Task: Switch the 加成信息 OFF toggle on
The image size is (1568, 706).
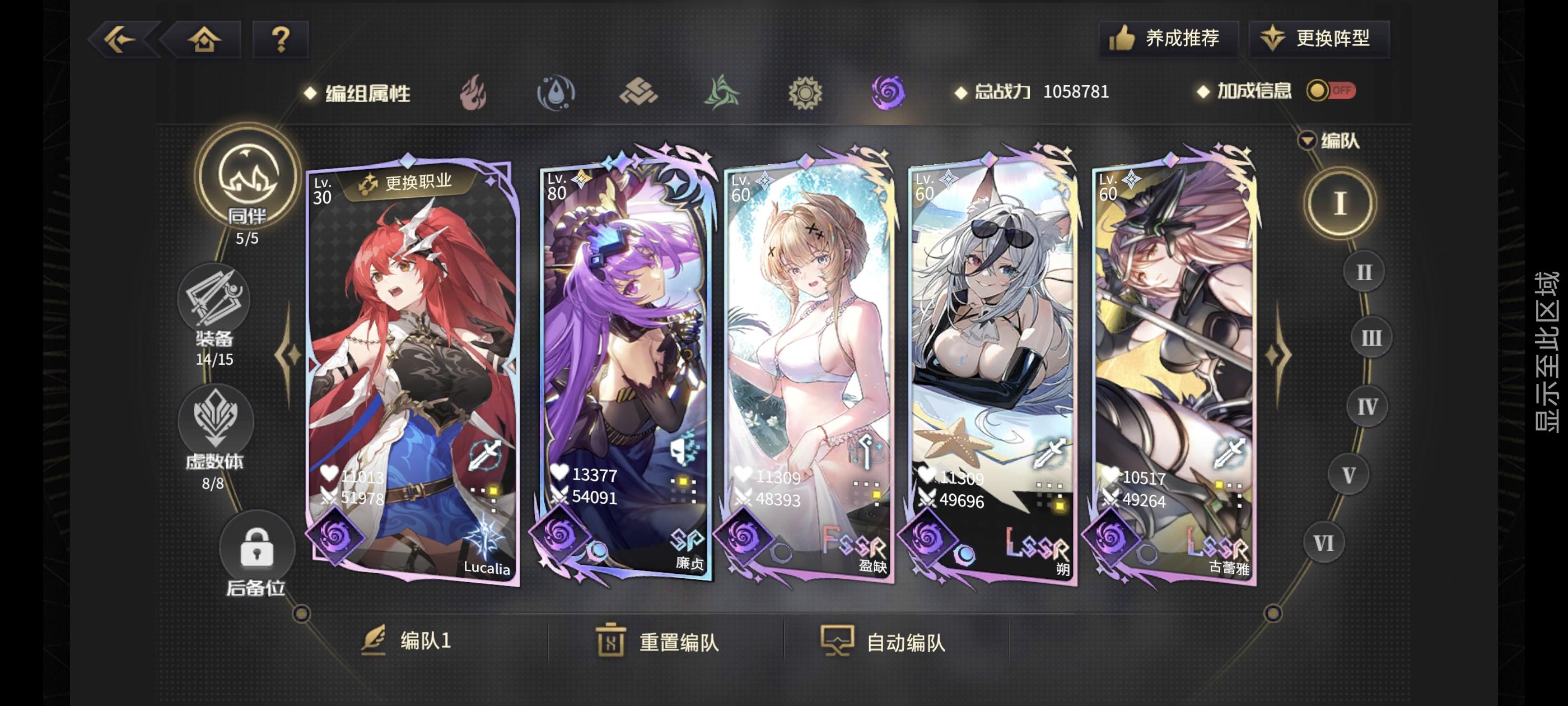Action: click(1332, 91)
